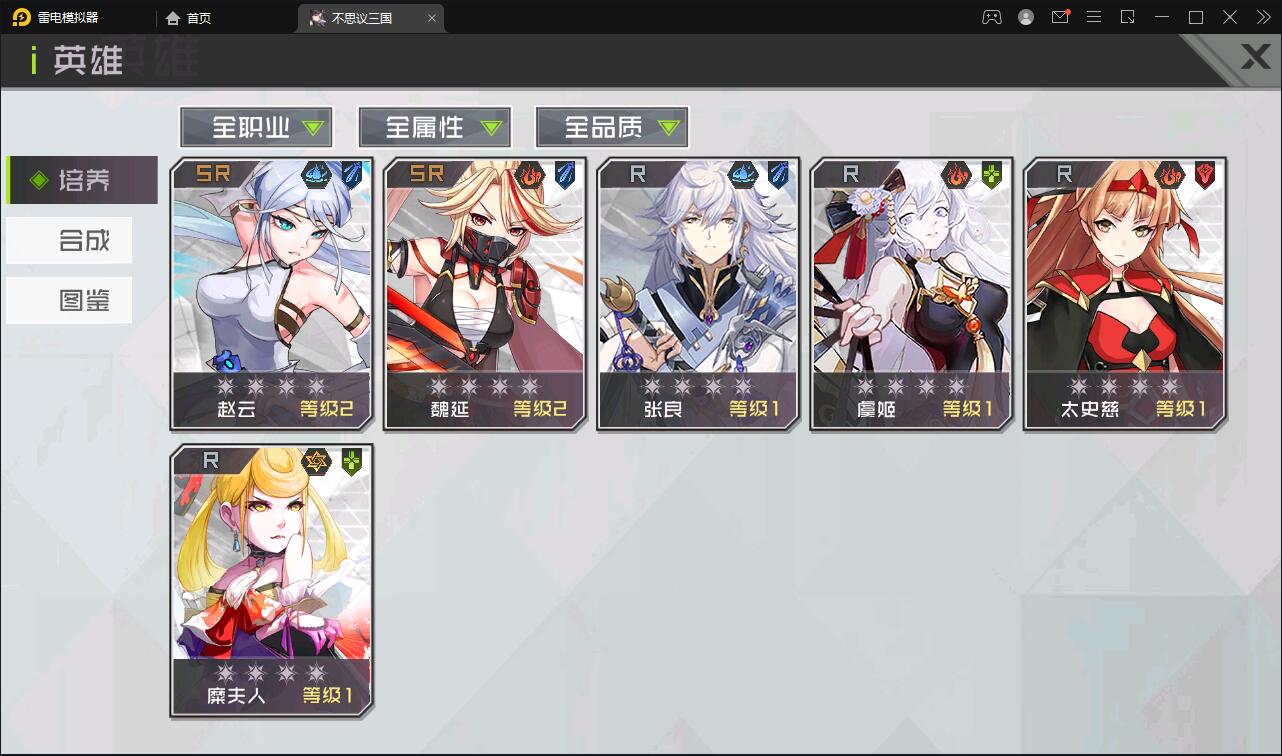Image resolution: width=1282 pixels, height=756 pixels.
Task: Open the 全品质 quality filter dropdown
Action: (x=611, y=127)
